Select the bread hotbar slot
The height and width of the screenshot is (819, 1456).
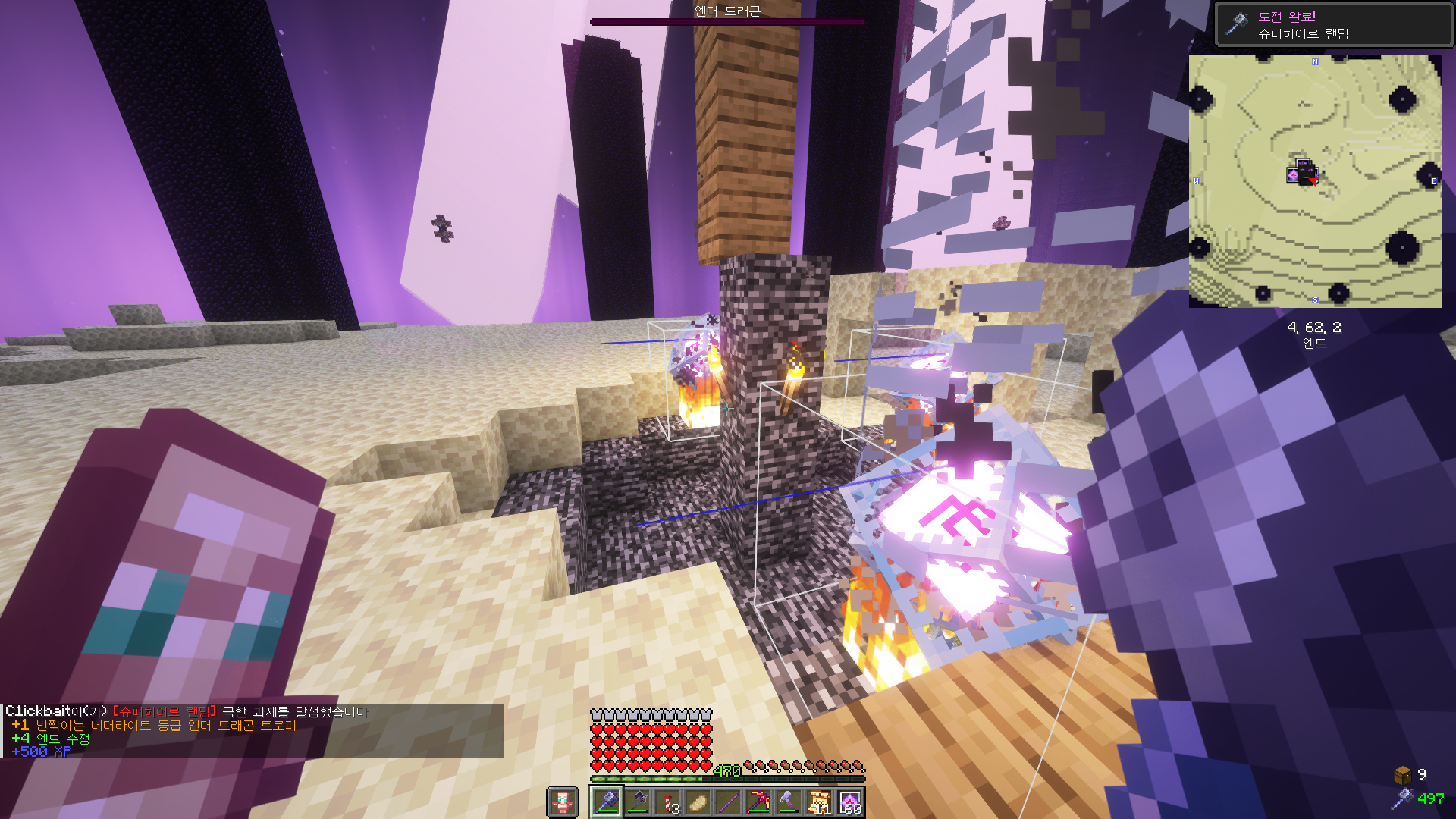(x=698, y=802)
